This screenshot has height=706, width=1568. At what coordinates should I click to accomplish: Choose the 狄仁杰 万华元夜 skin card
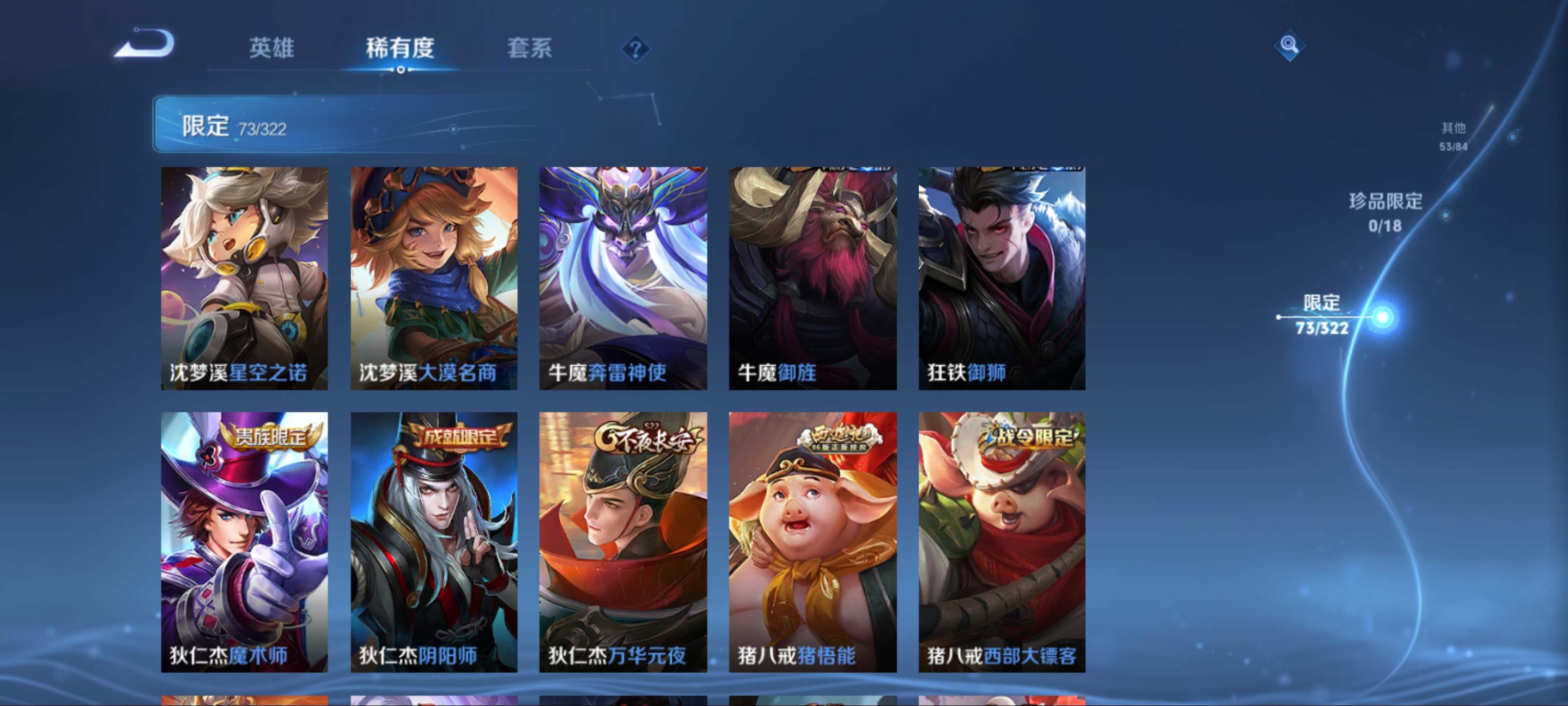click(x=623, y=542)
